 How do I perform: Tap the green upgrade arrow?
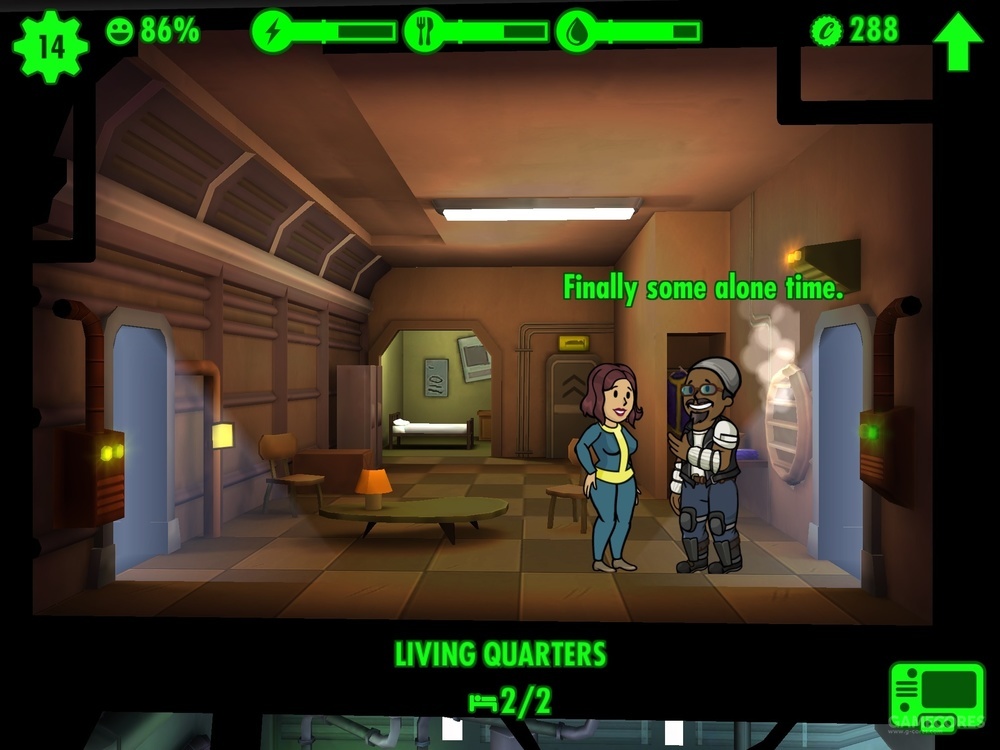click(x=957, y=40)
